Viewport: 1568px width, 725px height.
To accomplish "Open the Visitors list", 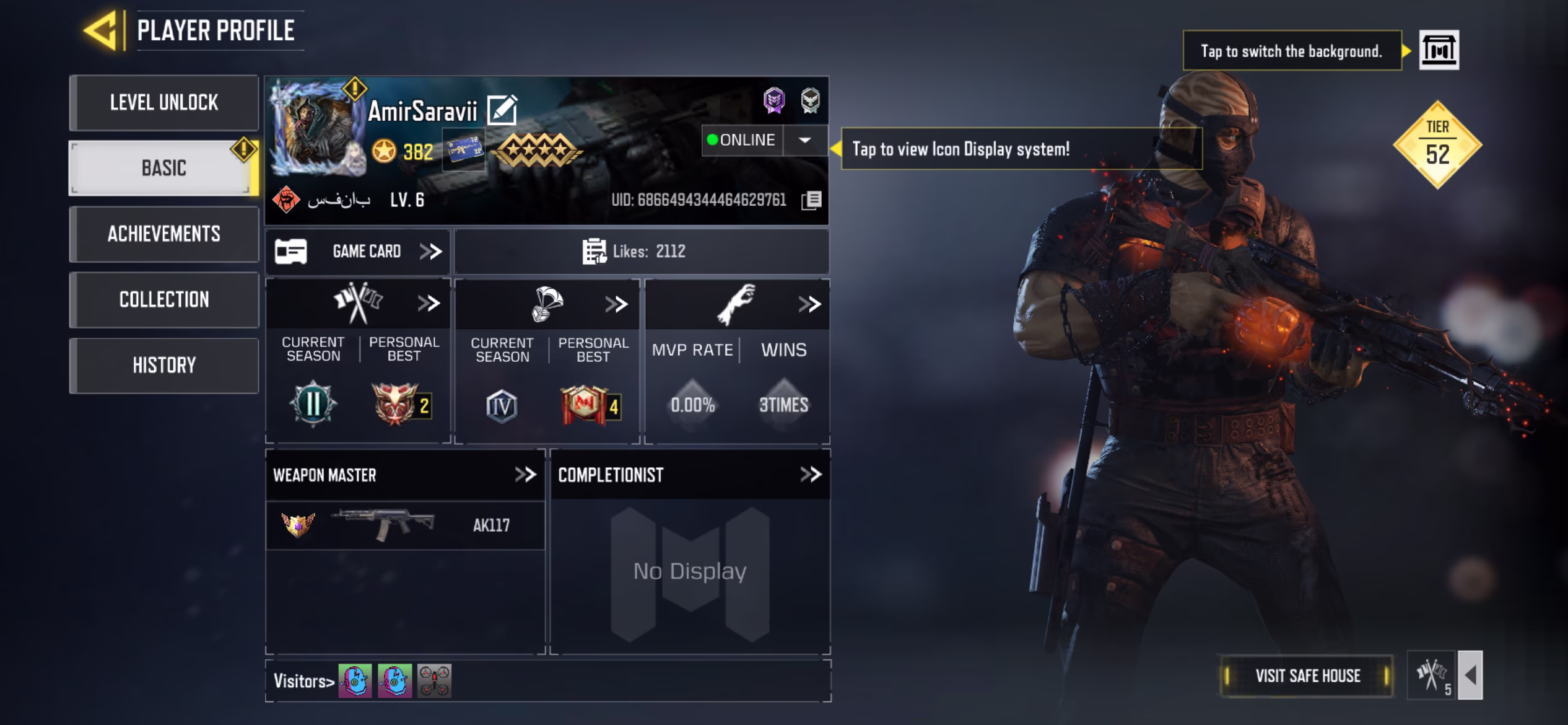I will pos(303,682).
